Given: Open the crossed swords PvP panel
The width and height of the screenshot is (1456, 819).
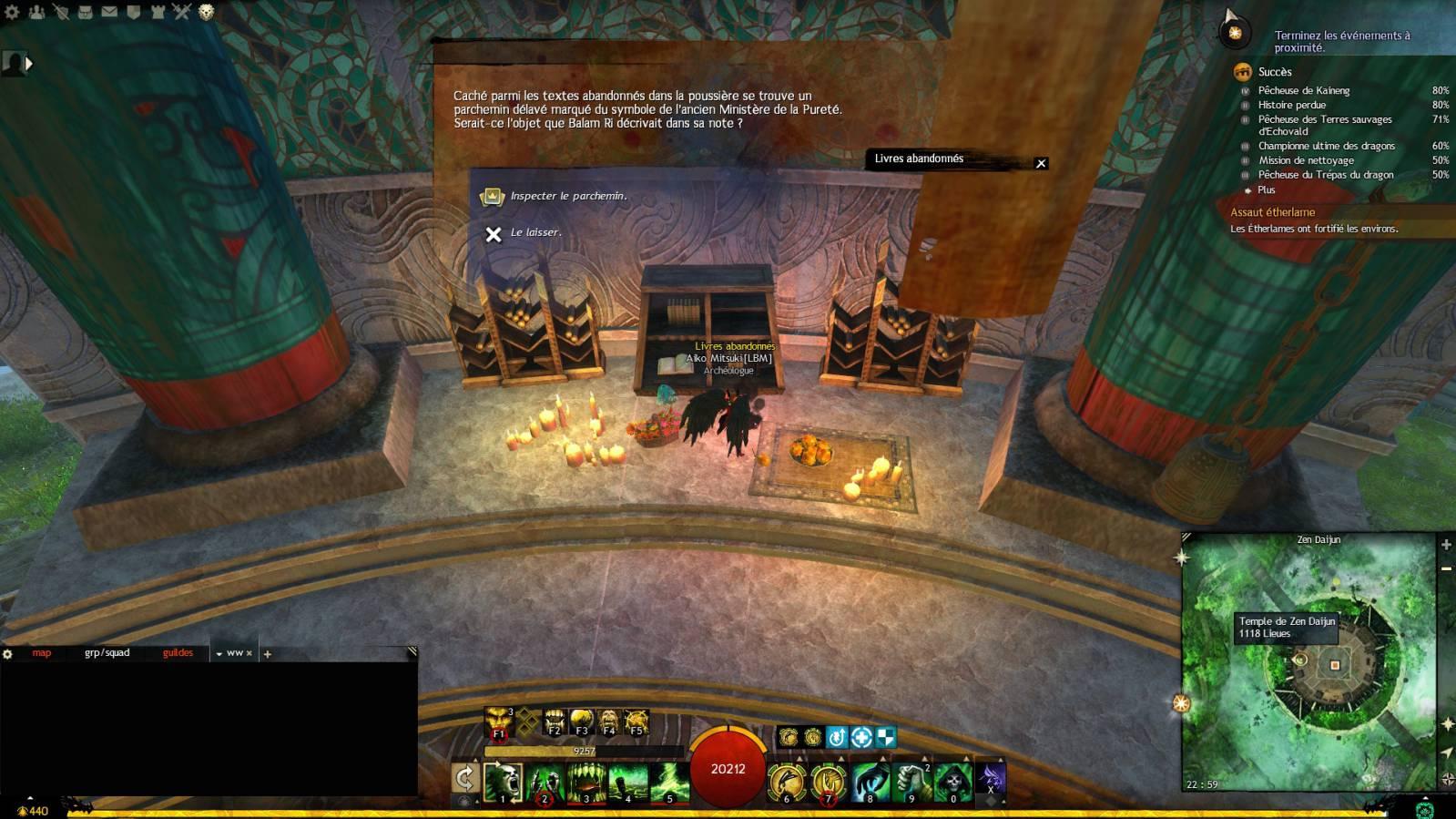Looking at the screenshot, I should [181, 13].
